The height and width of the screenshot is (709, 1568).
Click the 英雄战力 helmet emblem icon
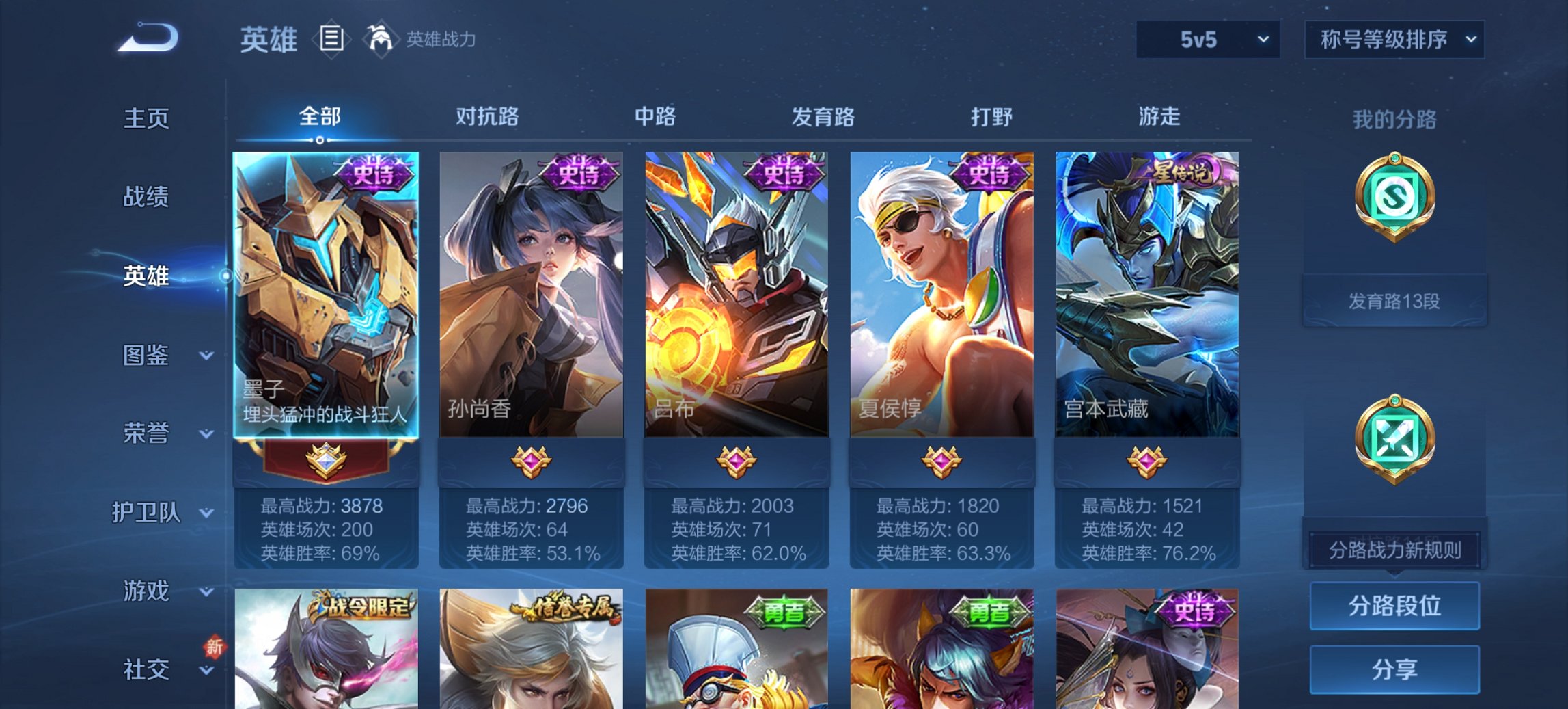pyautogui.click(x=383, y=40)
